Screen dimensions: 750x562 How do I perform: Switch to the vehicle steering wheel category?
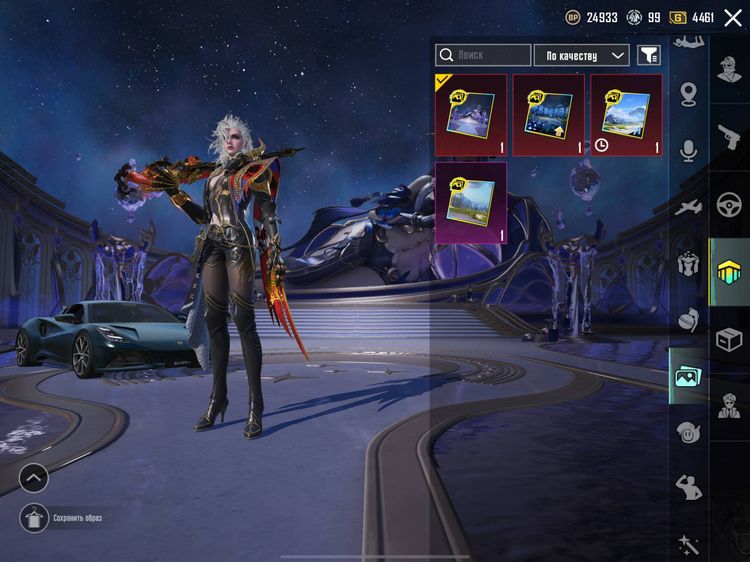[730, 205]
